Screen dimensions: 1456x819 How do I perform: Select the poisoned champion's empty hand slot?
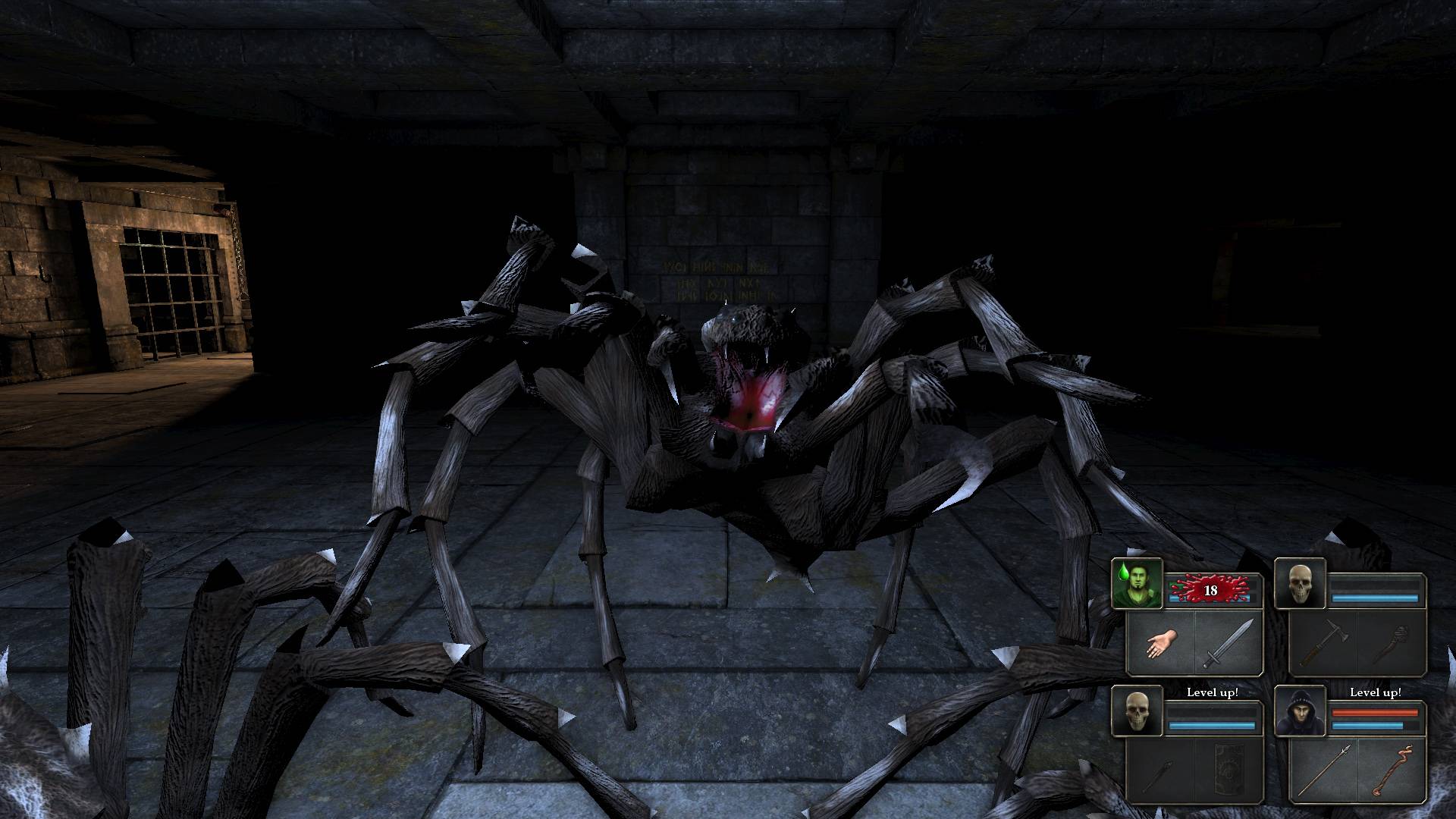[x=1161, y=643]
